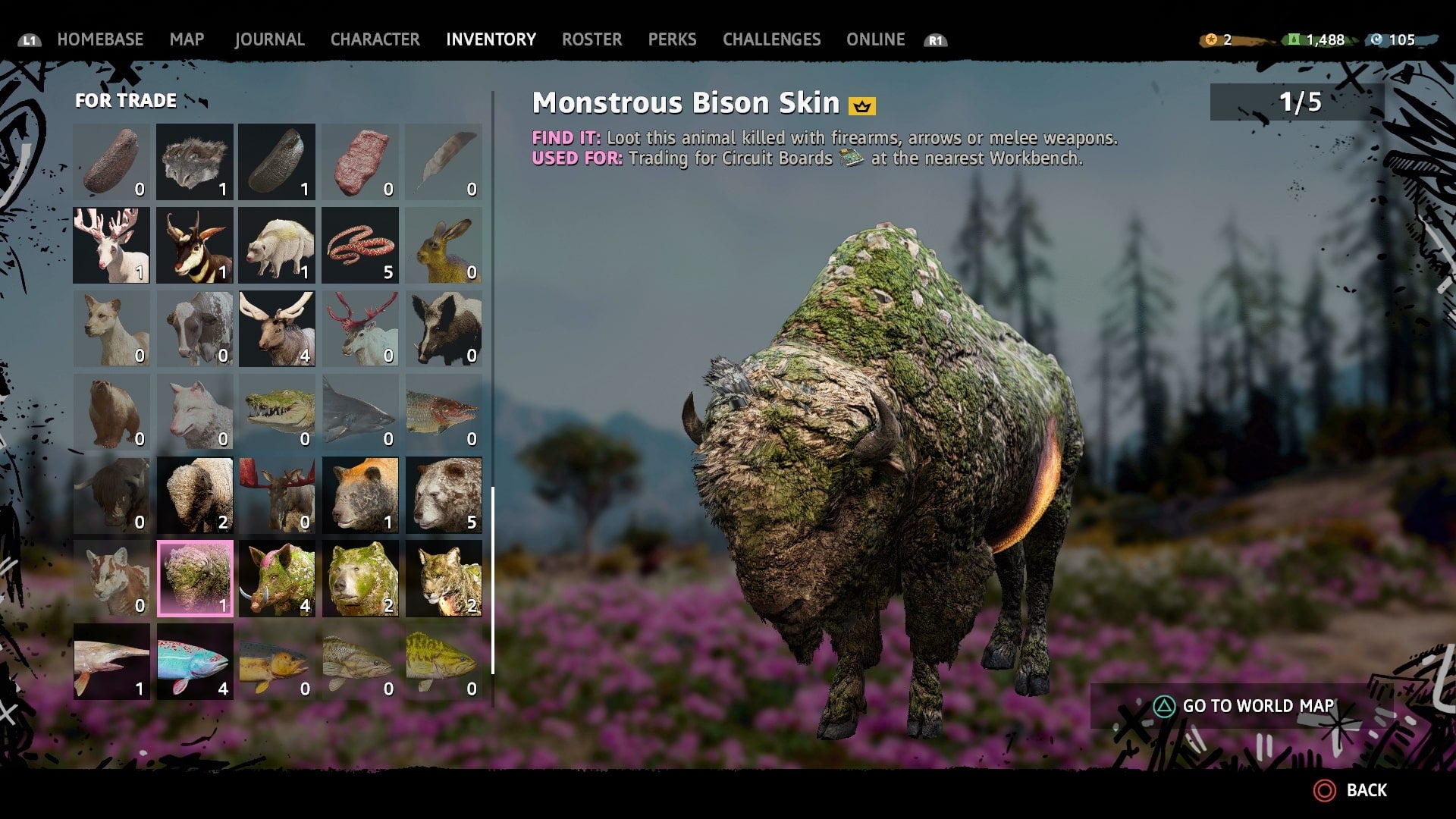Screen dimensions: 1456x819
Task: Go to the Journal tab
Action: (x=269, y=39)
